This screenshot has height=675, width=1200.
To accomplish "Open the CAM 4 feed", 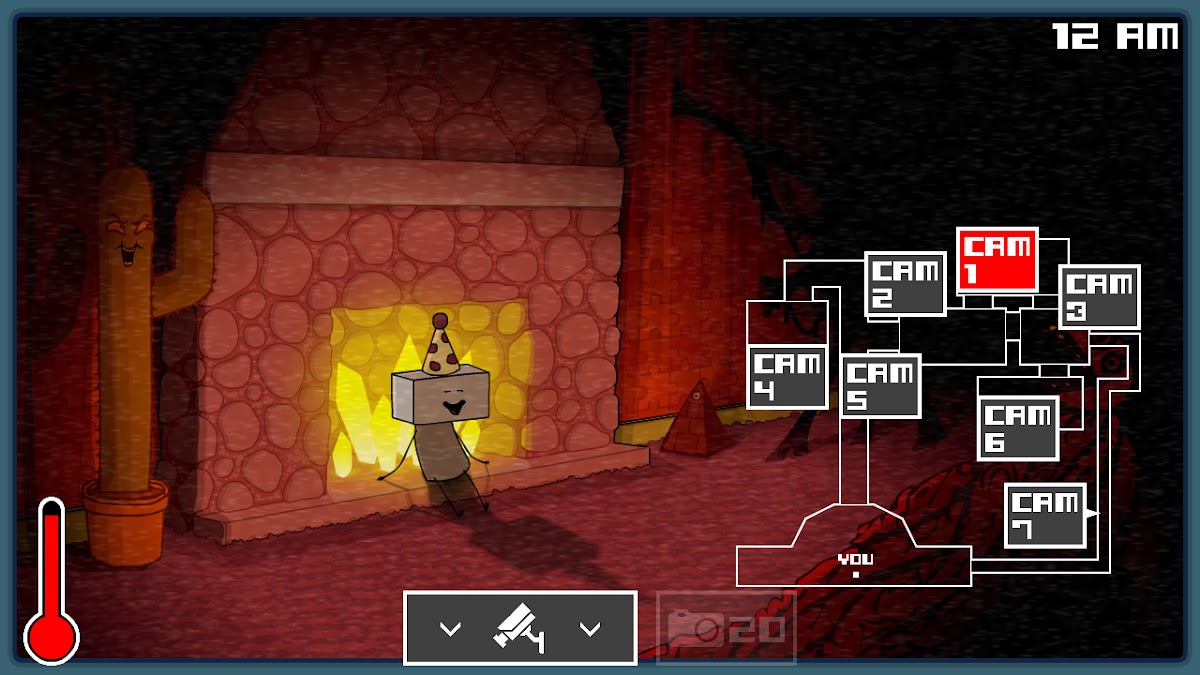I will (788, 377).
